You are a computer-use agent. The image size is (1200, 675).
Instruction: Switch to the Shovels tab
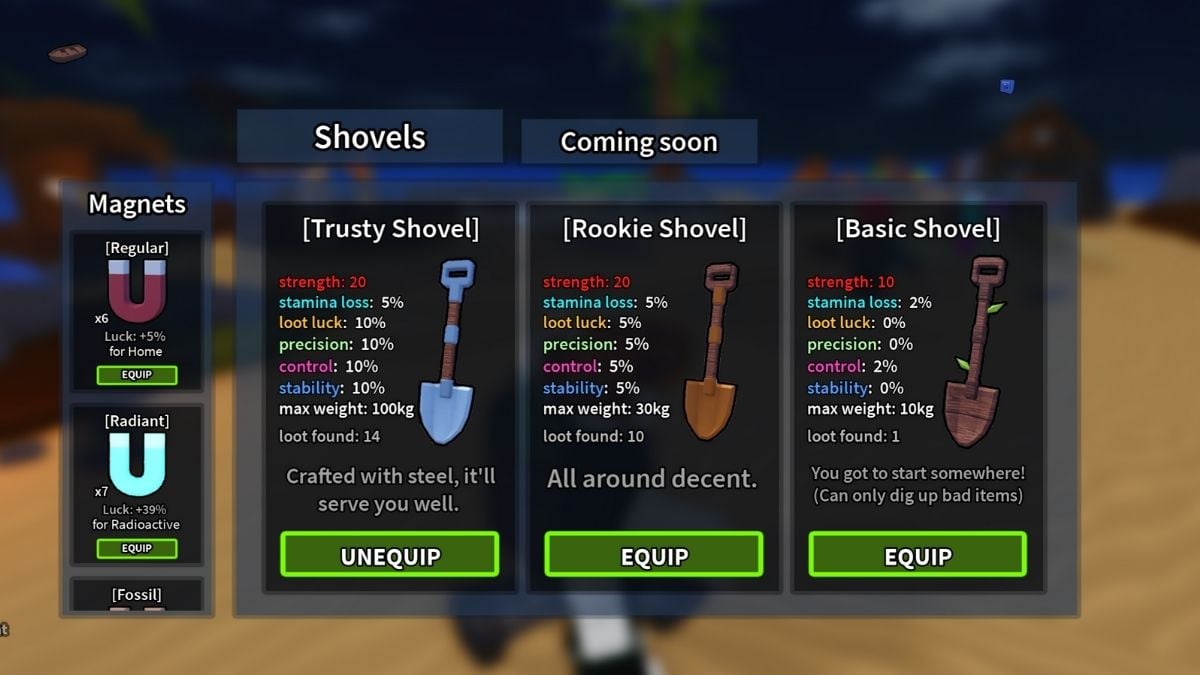[369, 137]
